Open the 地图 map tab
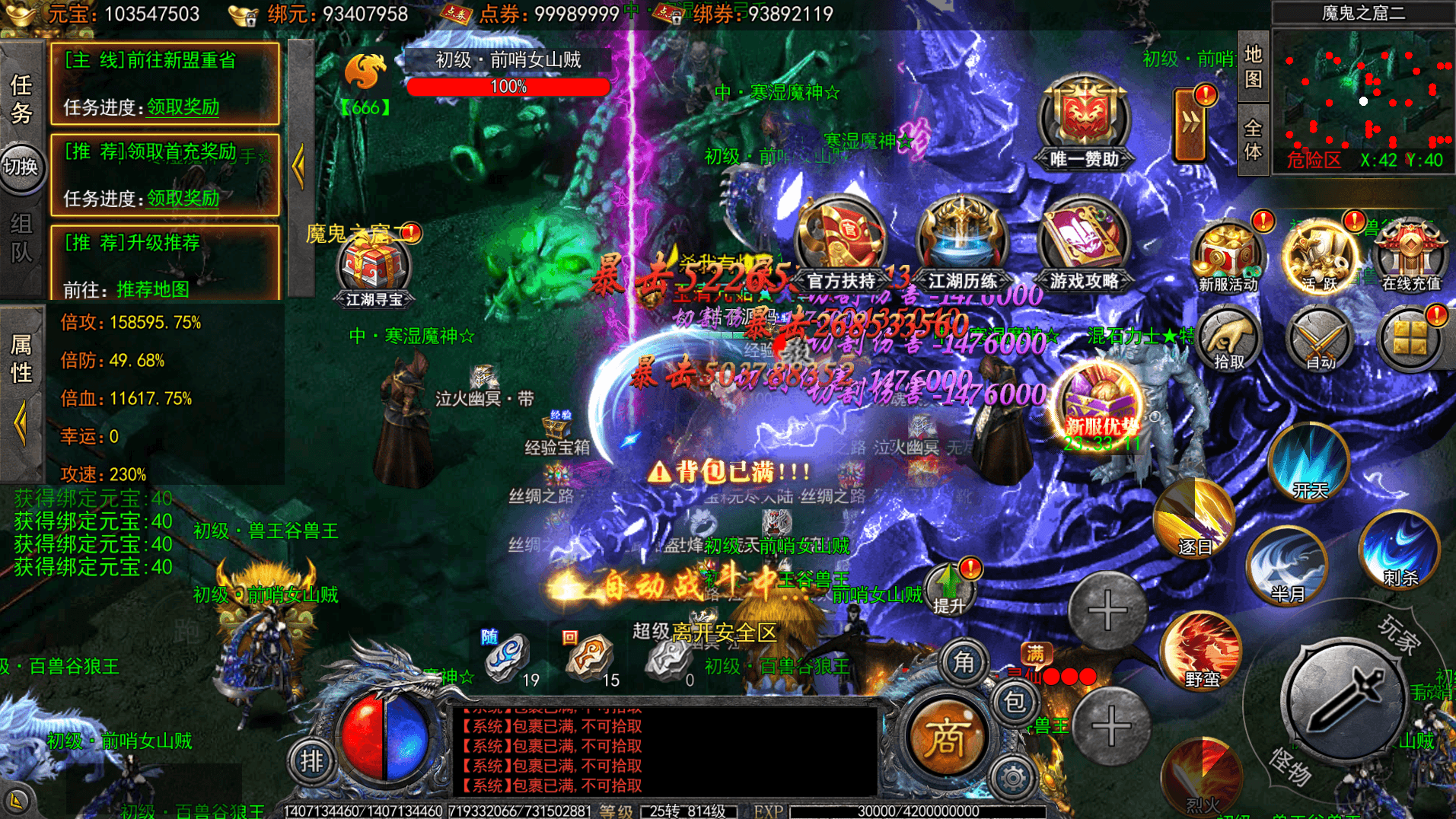 pos(1253,67)
